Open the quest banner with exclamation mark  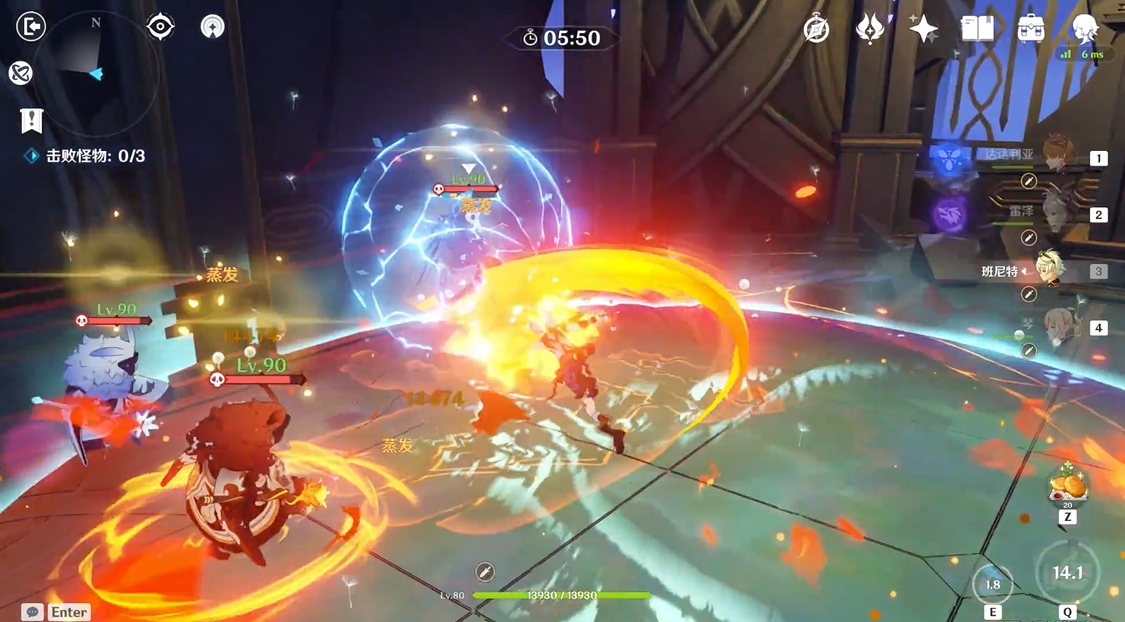coord(32,121)
